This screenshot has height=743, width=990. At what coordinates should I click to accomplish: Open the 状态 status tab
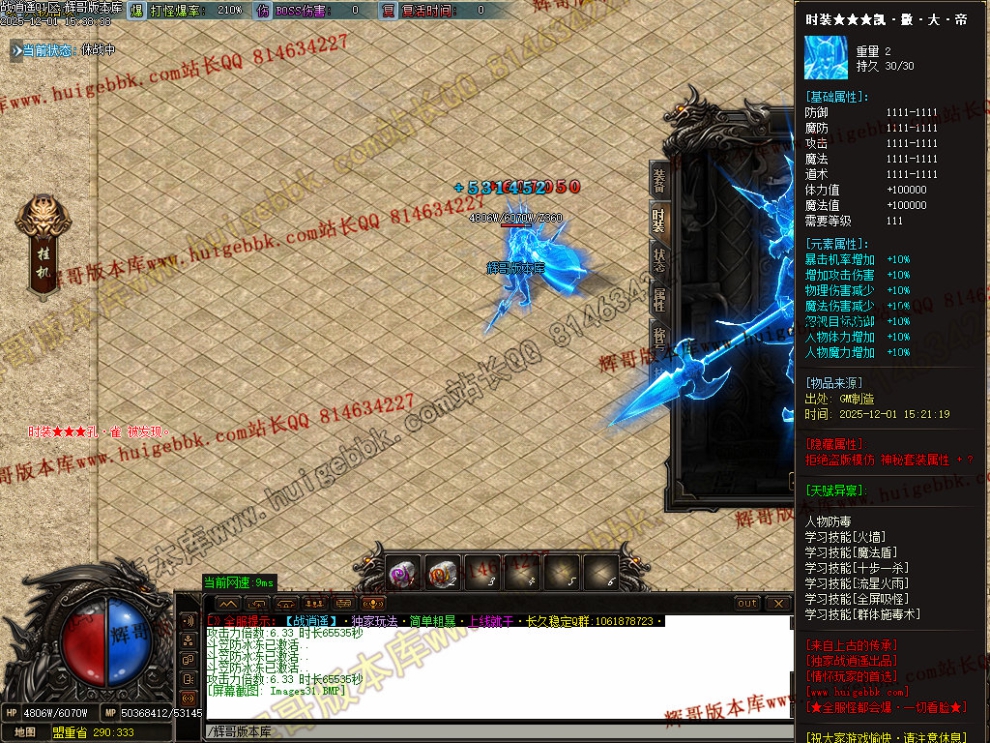point(659,259)
